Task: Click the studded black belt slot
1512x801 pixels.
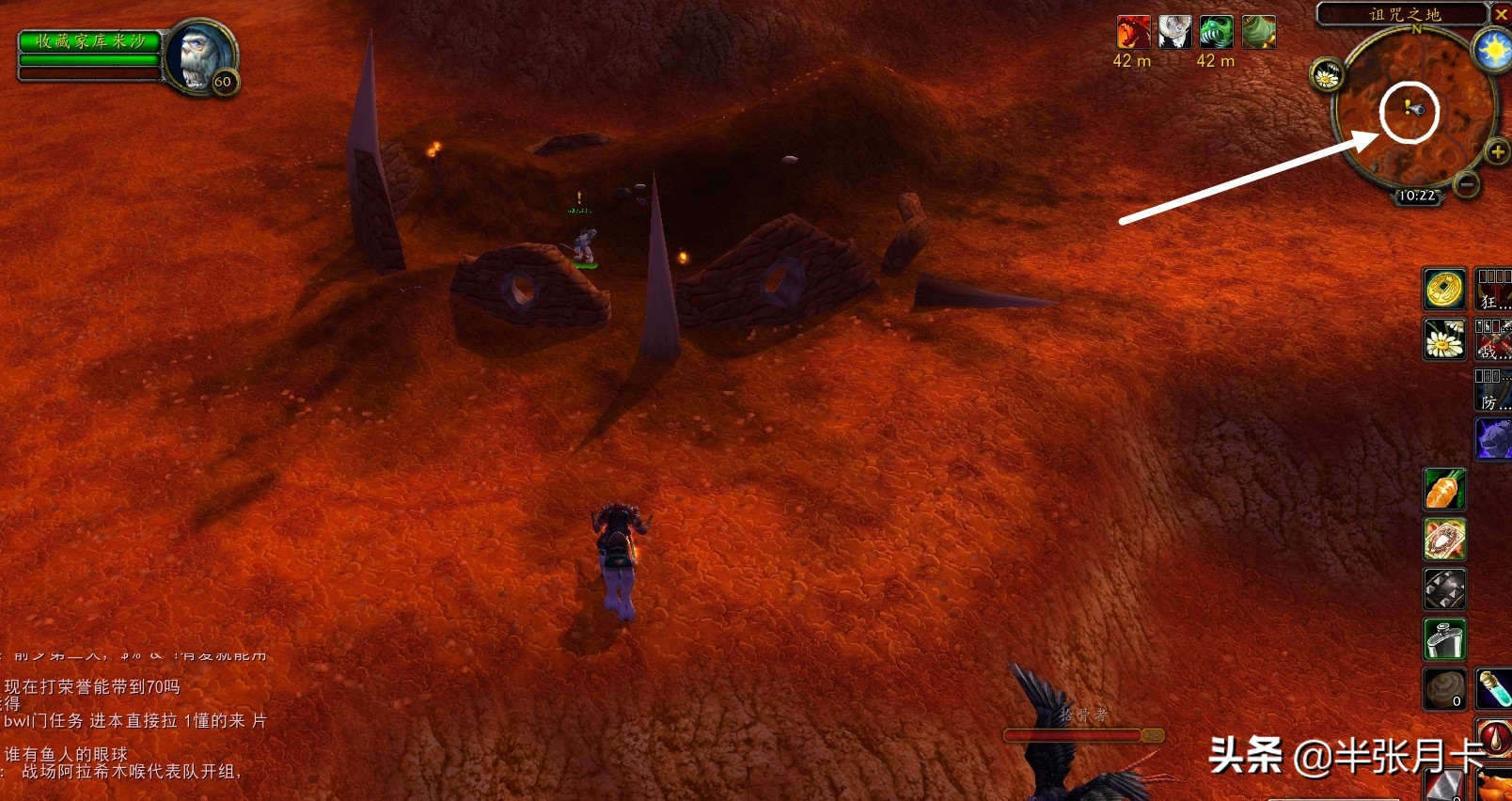Action: (x=1444, y=590)
